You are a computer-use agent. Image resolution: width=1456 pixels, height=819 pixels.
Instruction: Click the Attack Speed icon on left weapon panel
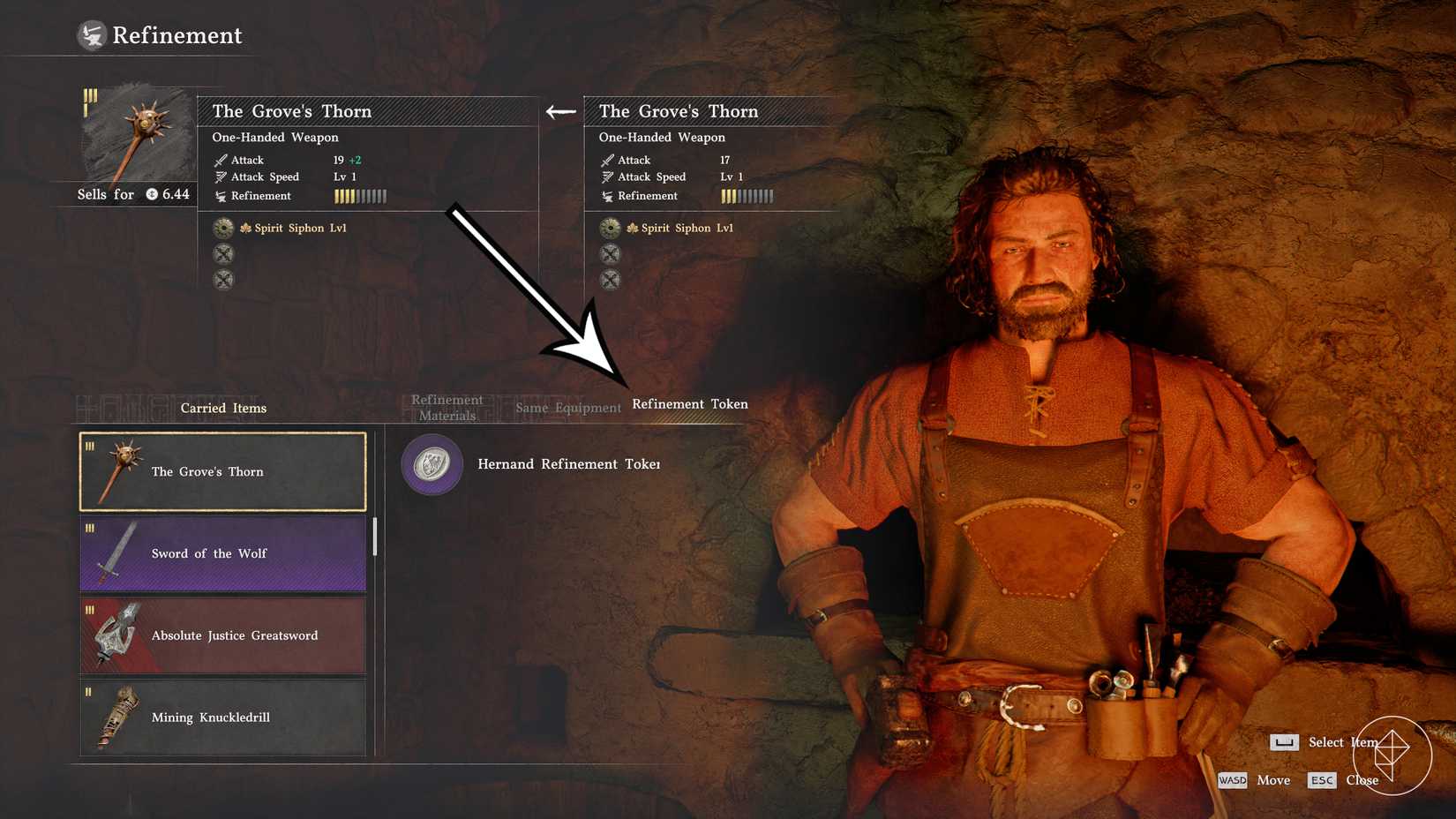pyautogui.click(x=220, y=177)
